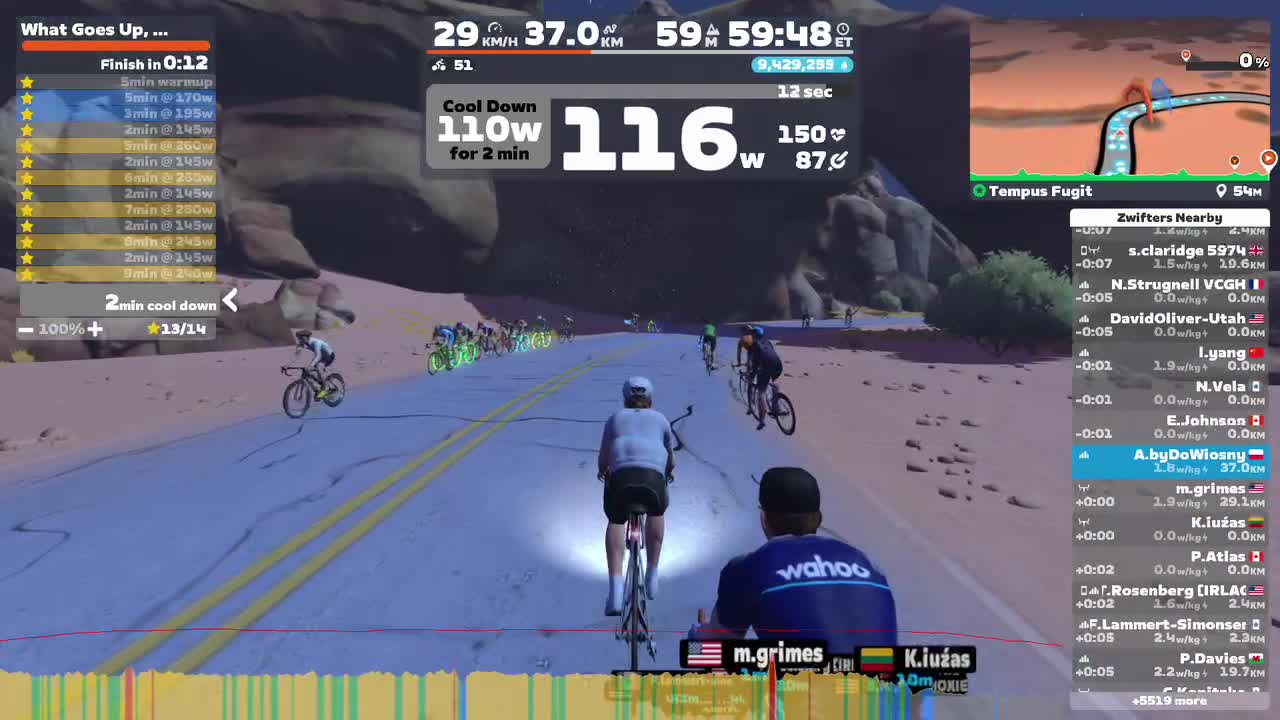Toggle the star beside 9min @ 240w
The width and height of the screenshot is (1280, 720).
(27, 273)
